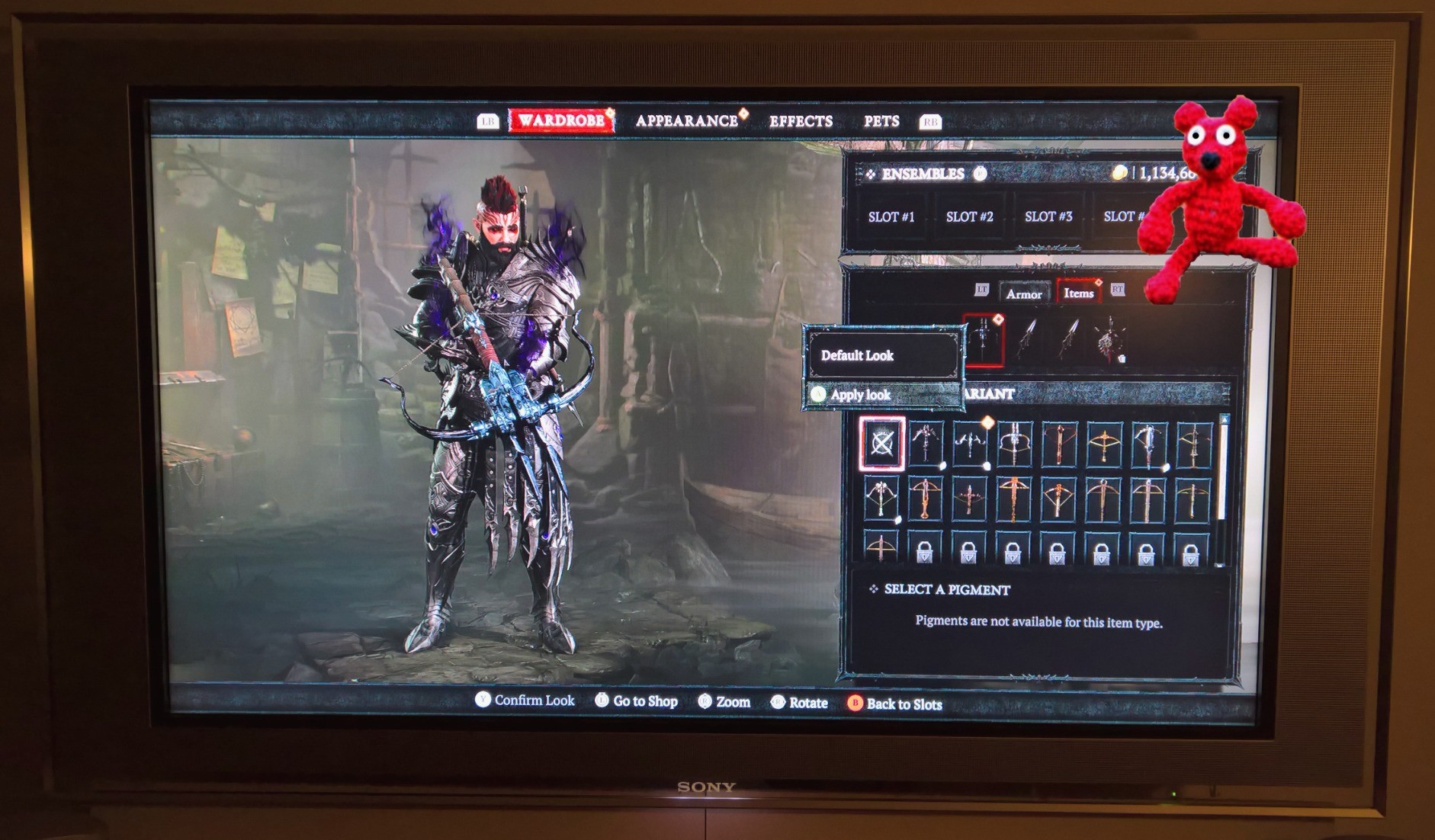Go to Shop from the bottom bar

tap(644, 701)
